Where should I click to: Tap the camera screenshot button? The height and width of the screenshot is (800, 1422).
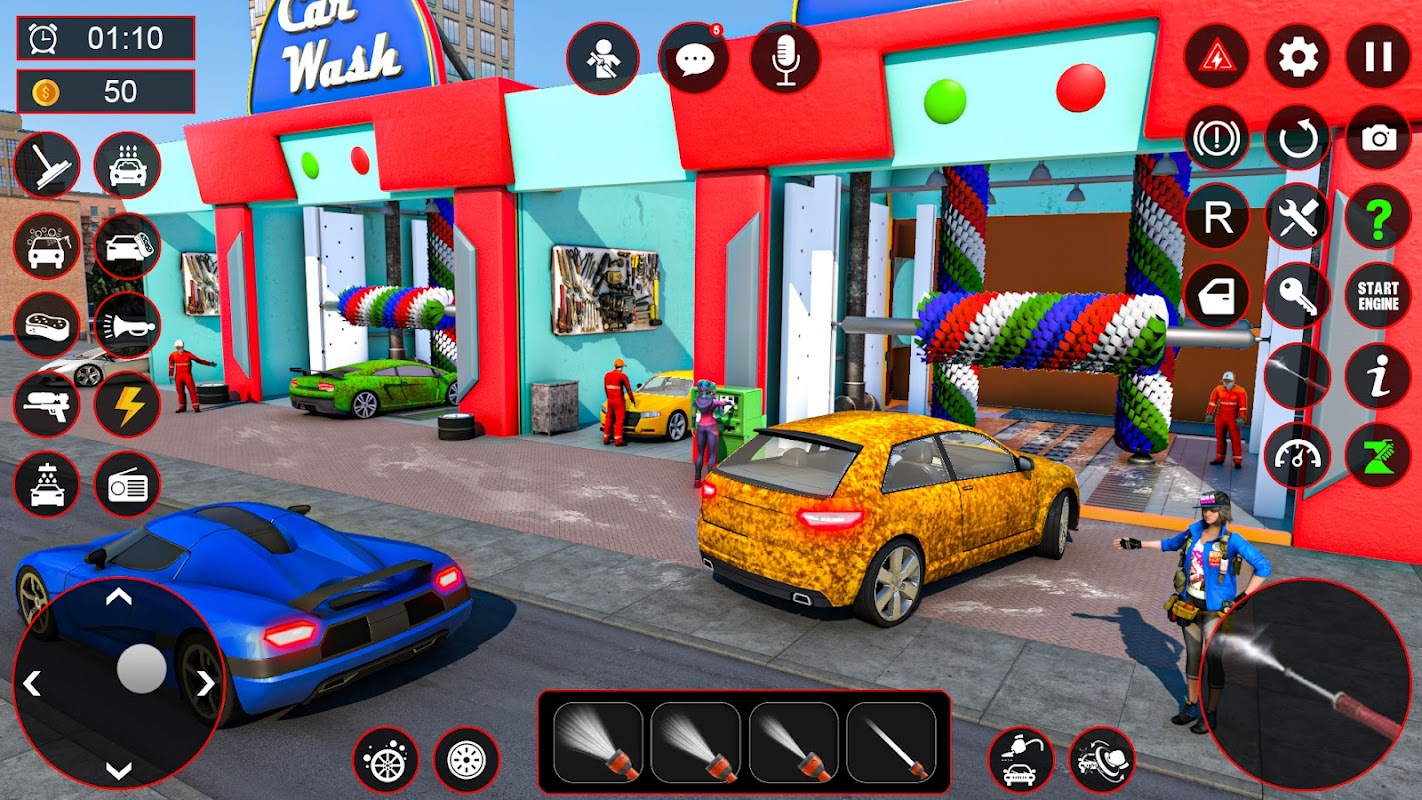pyautogui.click(x=1378, y=137)
